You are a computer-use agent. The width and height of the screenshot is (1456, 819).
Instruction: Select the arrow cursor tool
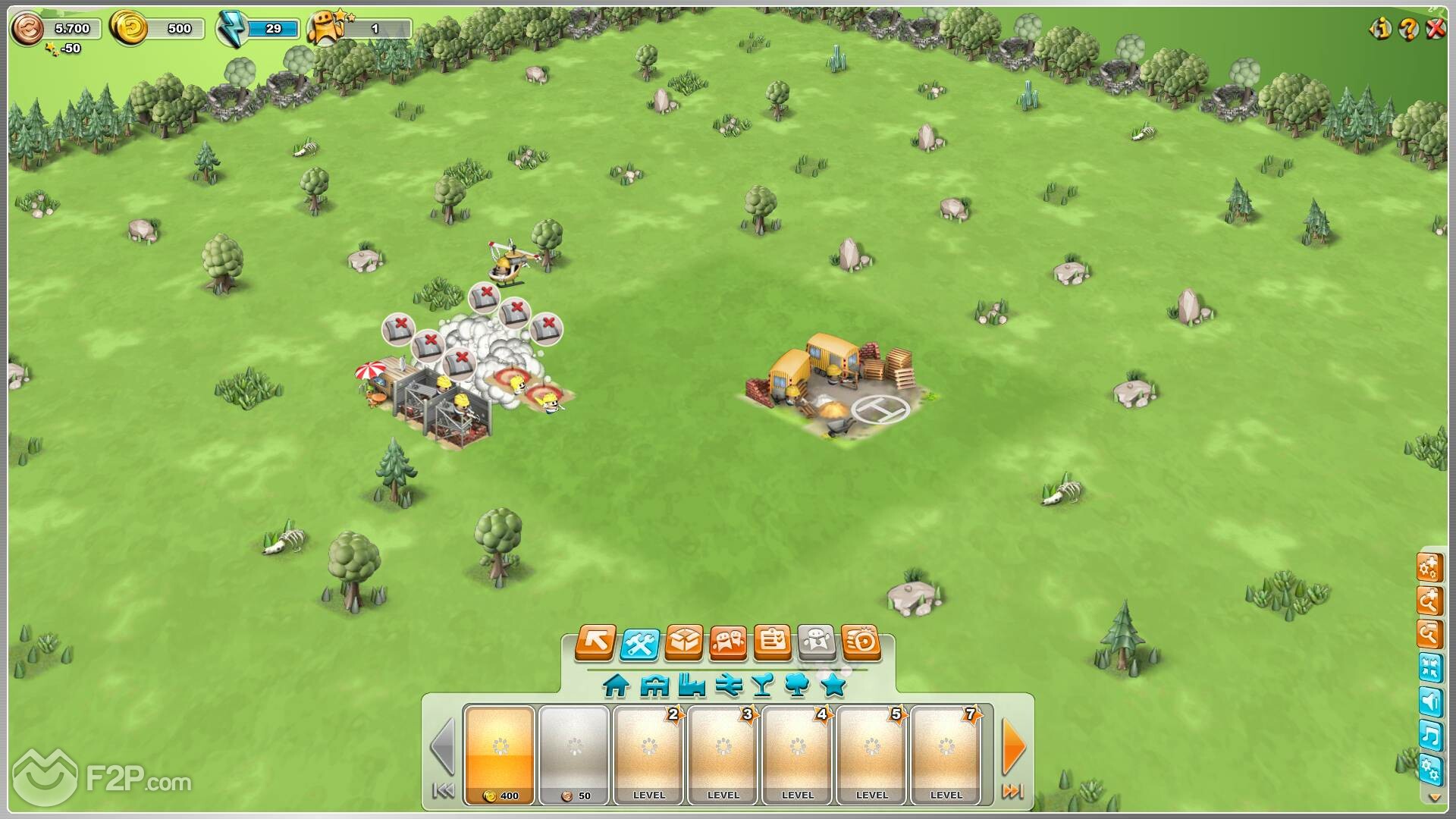(595, 643)
